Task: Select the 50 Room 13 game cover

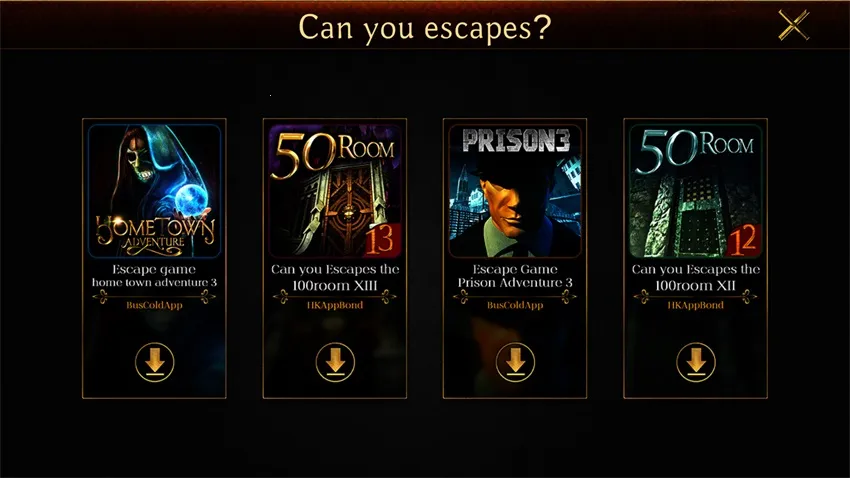Action: point(335,190)
